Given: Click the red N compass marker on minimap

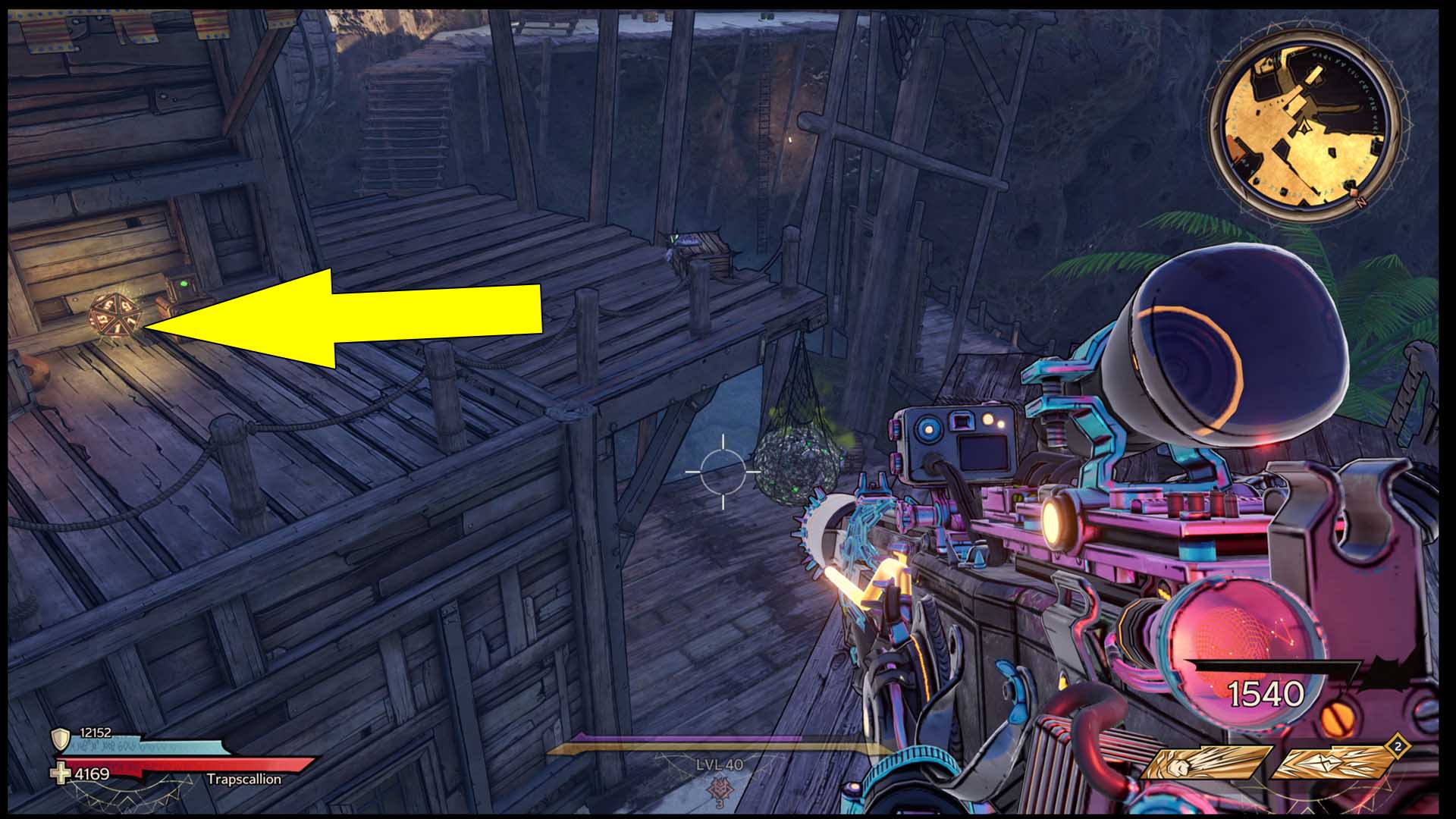Looking at the screenshot, I should pos(1360,203).
